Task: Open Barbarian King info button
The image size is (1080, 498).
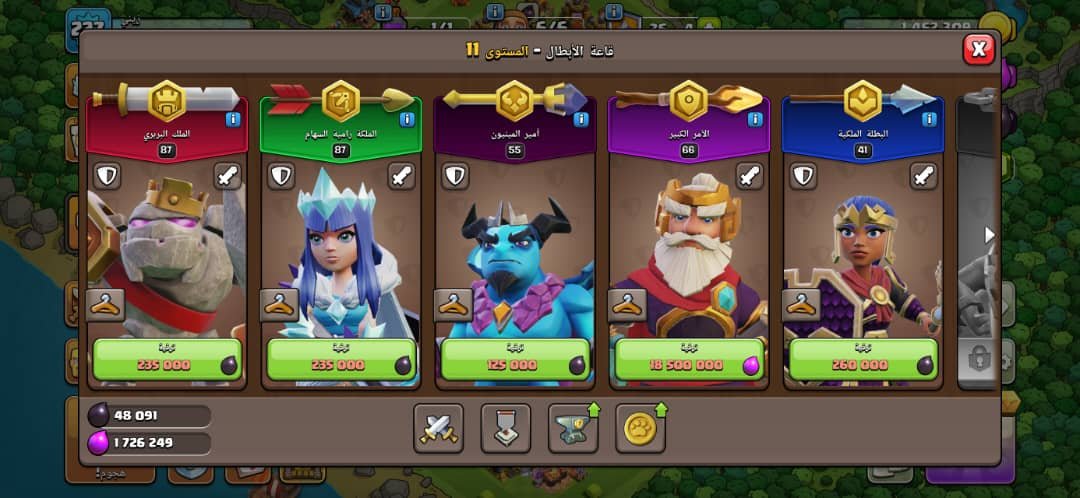Action: [x=233, y=119]
